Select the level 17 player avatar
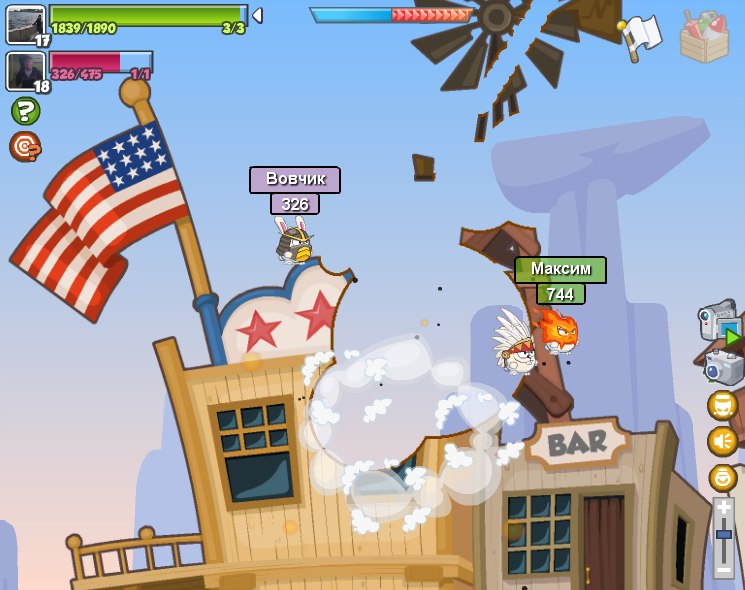 coord(25,24)
